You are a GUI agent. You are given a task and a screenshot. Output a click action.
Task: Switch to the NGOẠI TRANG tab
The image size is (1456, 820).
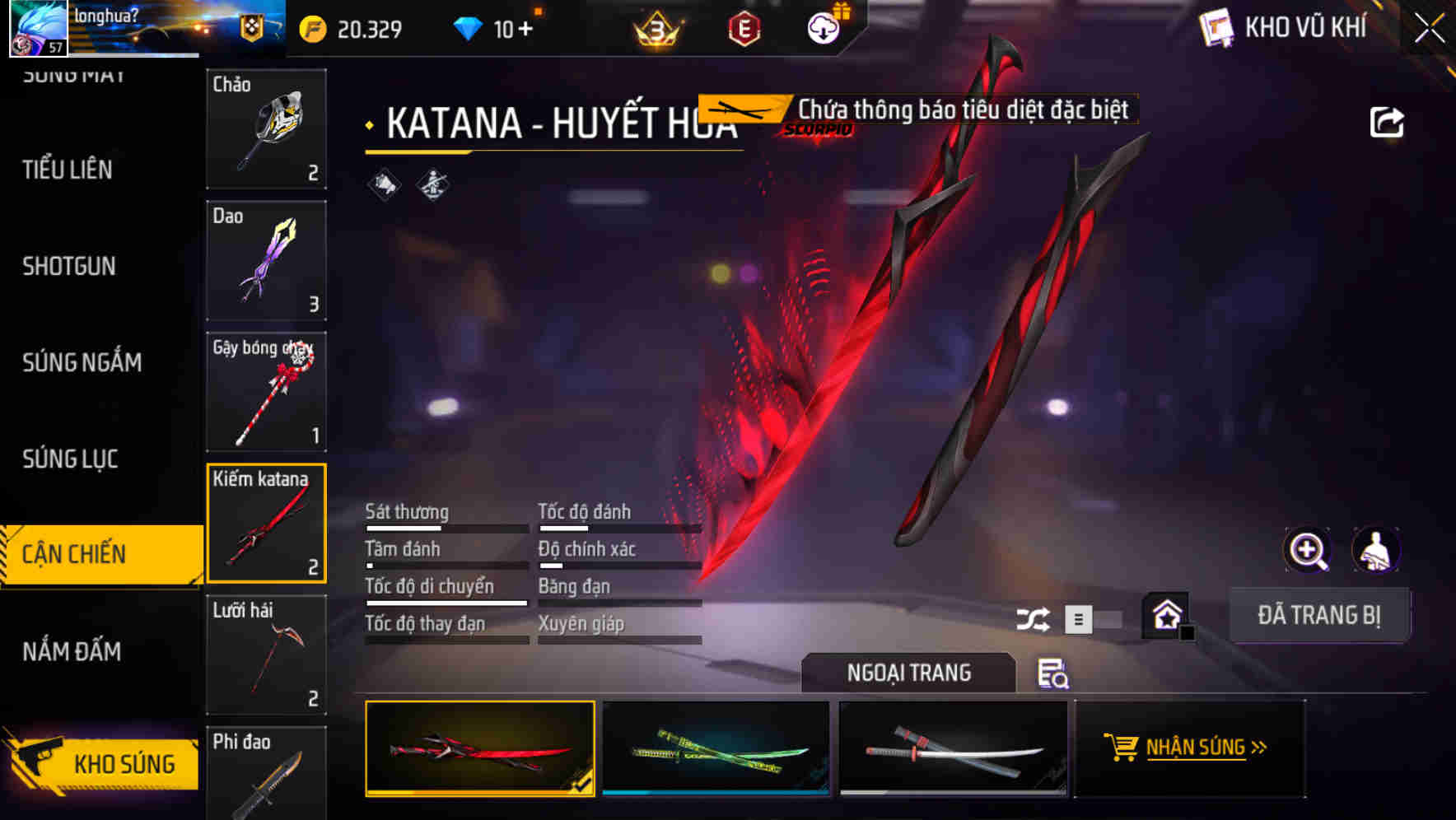[x=909, y=673]
